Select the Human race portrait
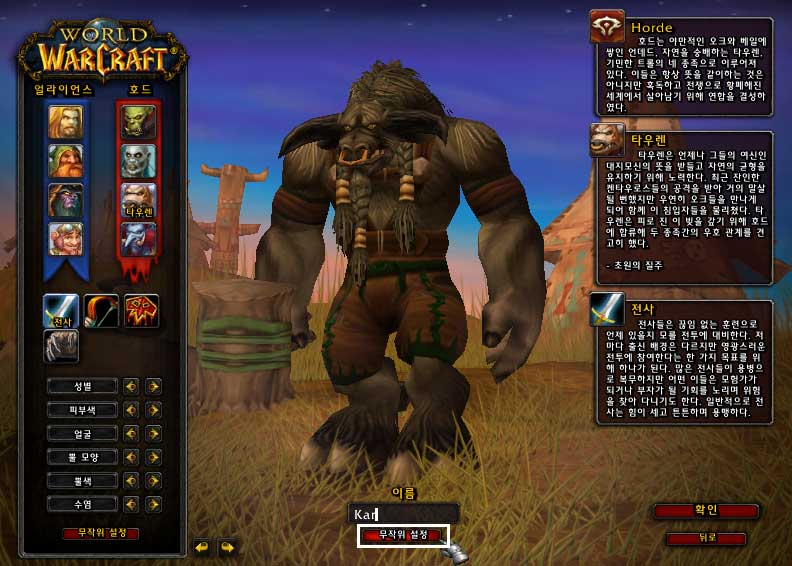Screen dimensions: 792x566 point(65,122)
